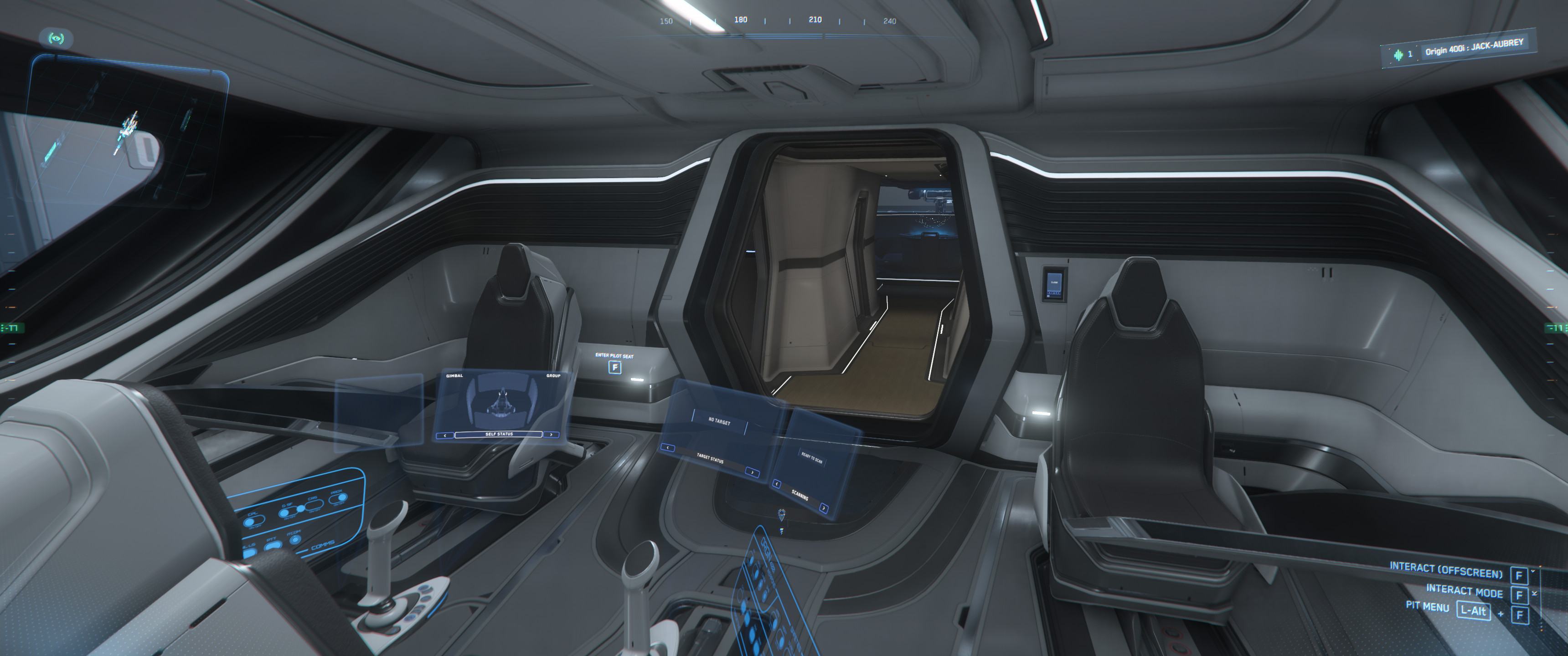
Task: Cycle Target Status screen to previous page
Action: point(668,448)
